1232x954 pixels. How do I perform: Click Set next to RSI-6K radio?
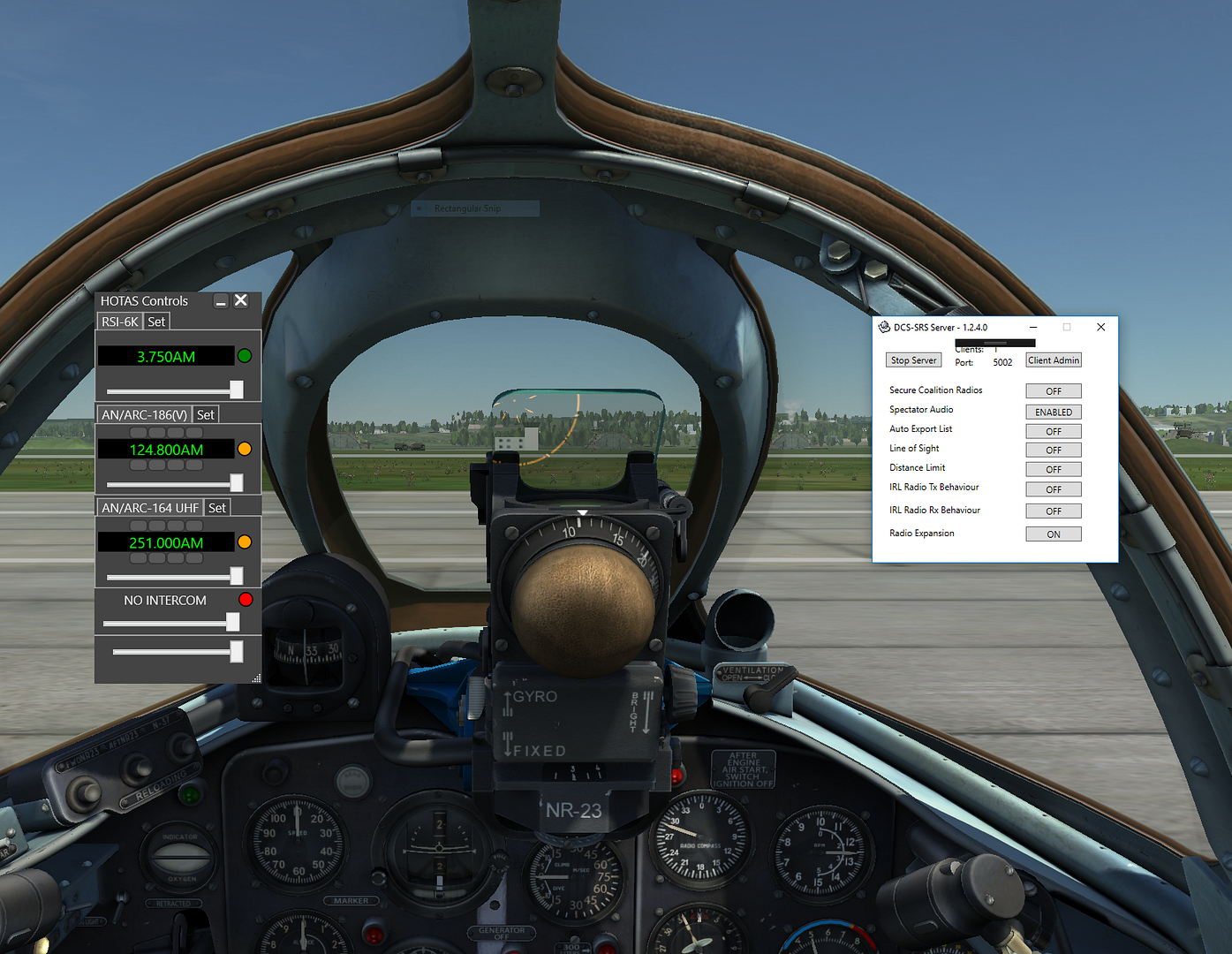click(x=156, y=322)
